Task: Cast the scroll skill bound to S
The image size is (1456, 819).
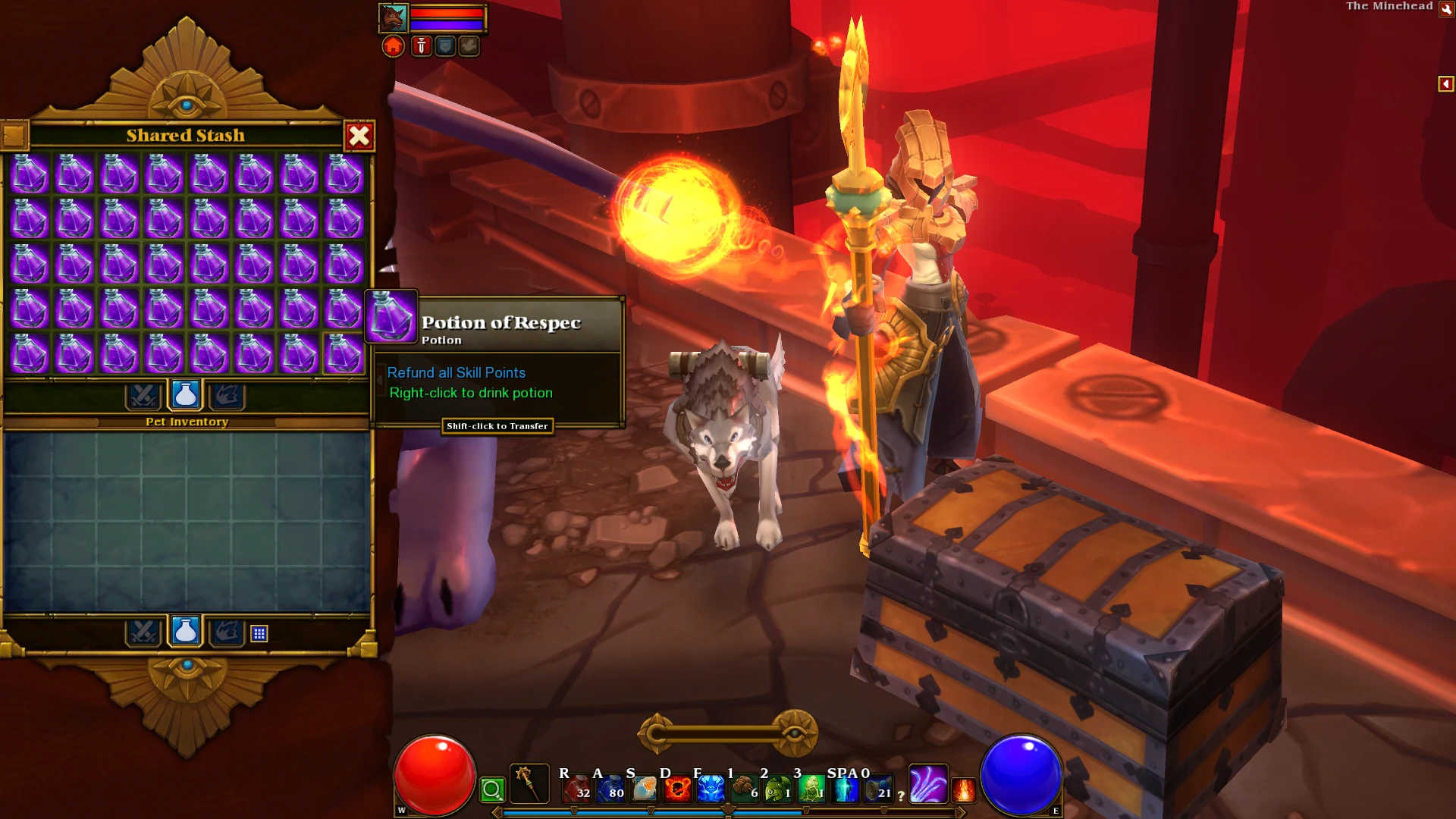Action: (x=645, y=789)
